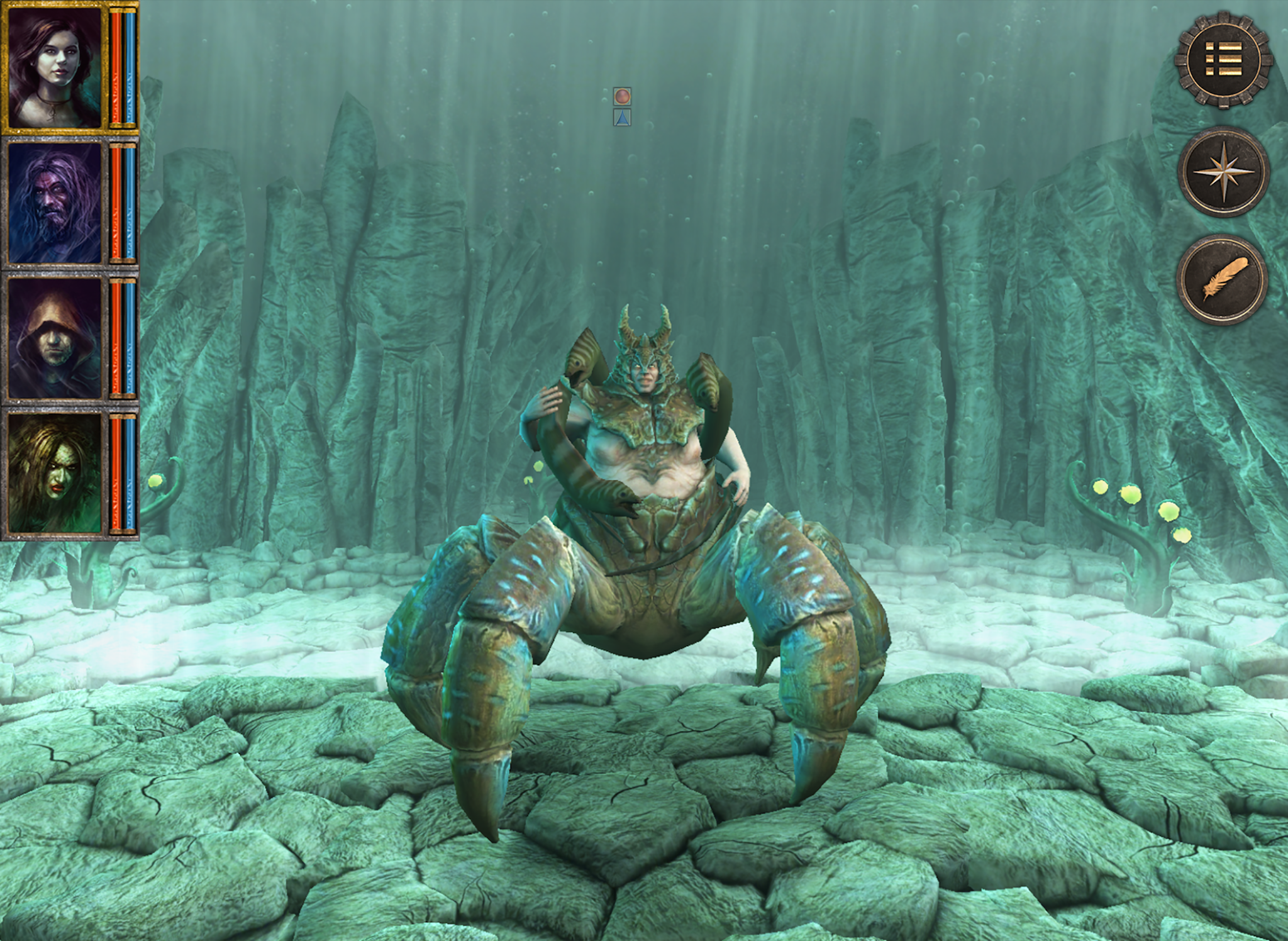Toggle movement mode via the blue triangle
Image resolution: width=1288 pixels, height=941 pixels.
pyautogui.click(x=623, y=116)
